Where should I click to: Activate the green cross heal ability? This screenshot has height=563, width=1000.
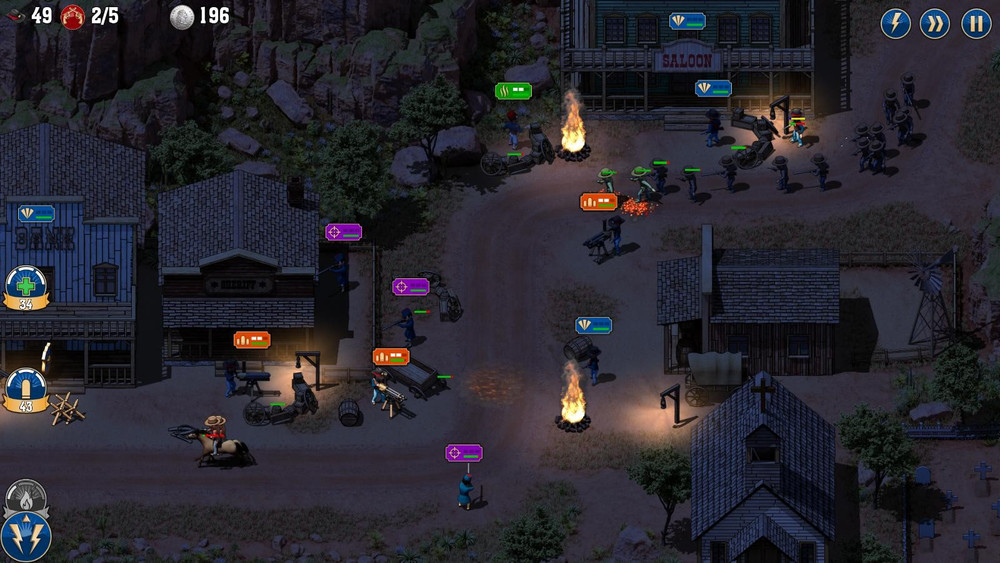point(26,284)
